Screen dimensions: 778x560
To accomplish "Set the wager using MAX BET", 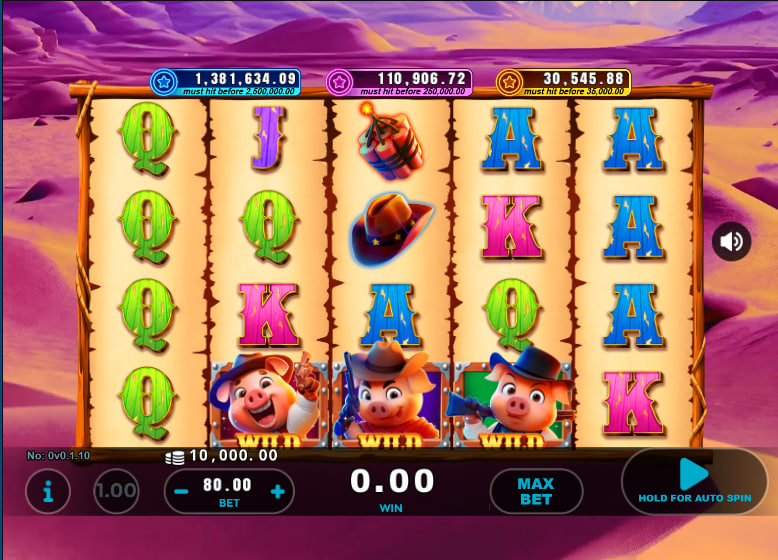I will [x=535, y=491].
